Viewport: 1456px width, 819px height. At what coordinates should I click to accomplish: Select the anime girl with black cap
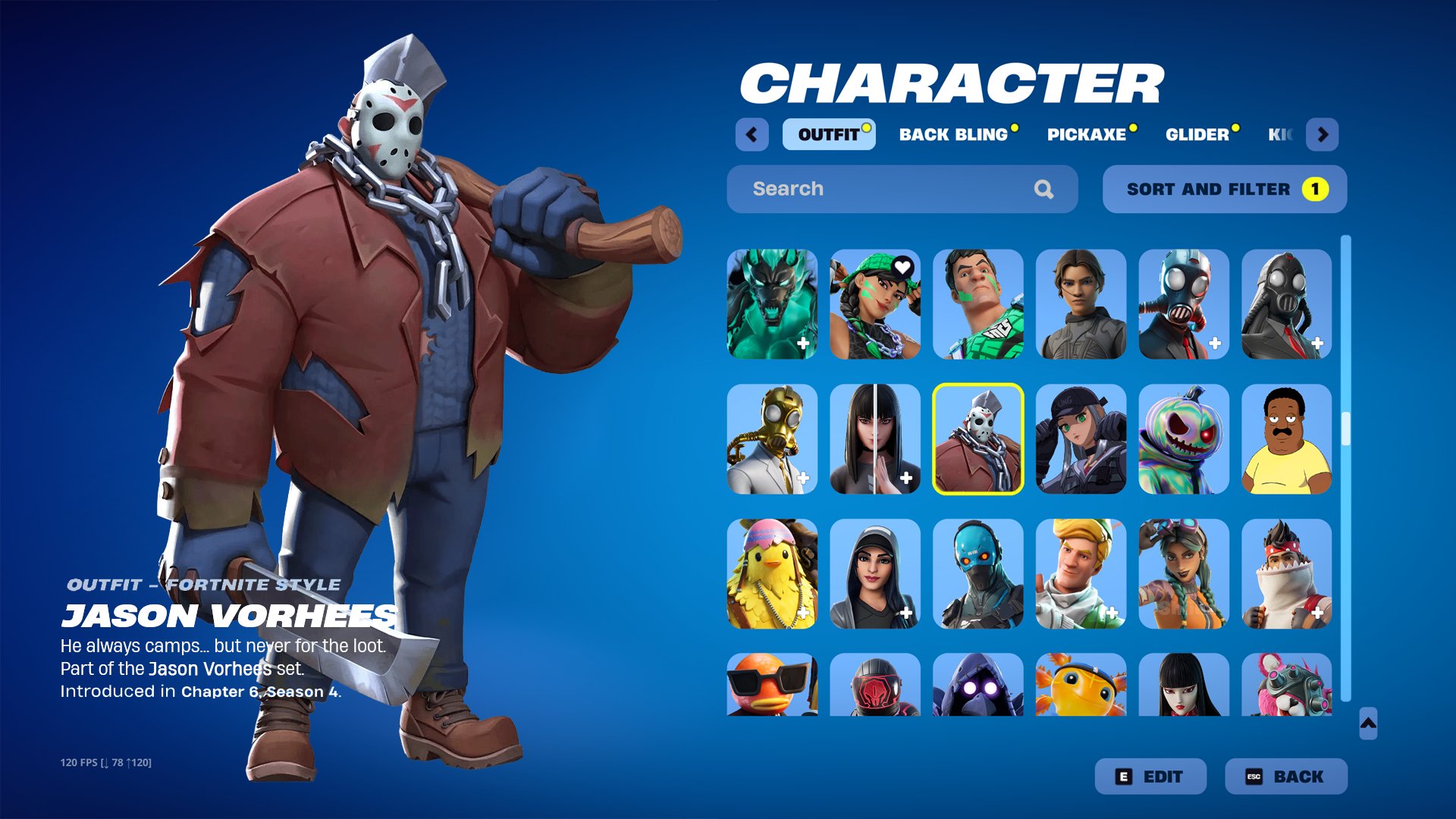coord(1081,439)
